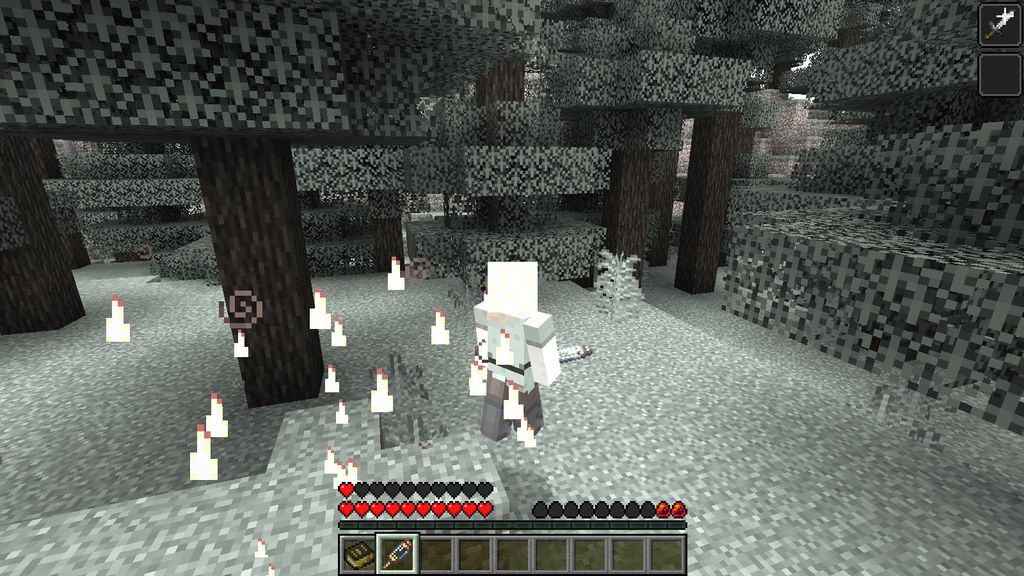Click the sword icon slot in the corner

[x=999, y=24]
